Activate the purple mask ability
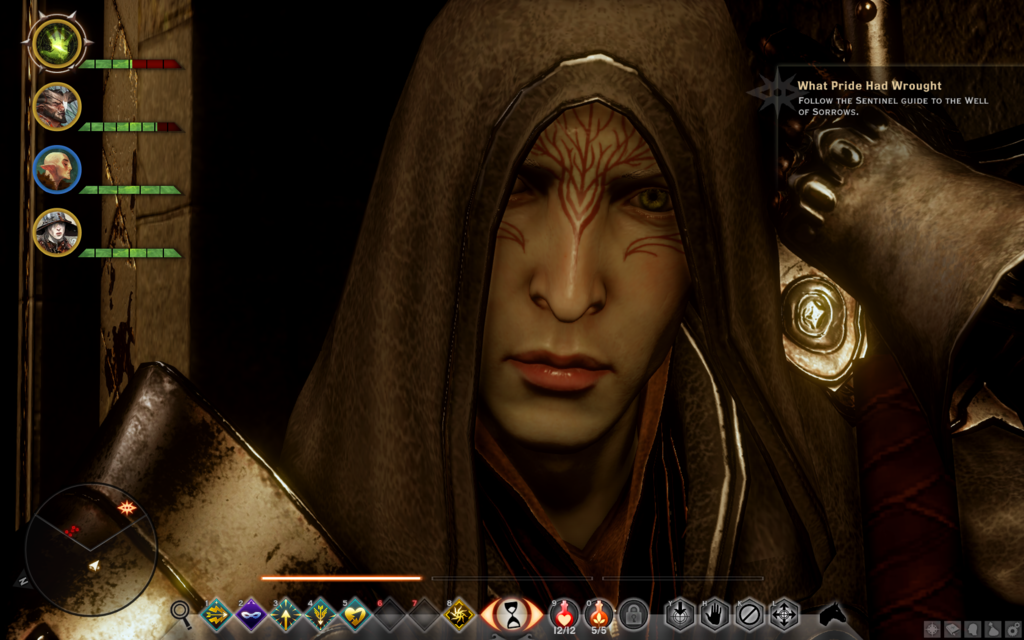This screenshot has width=1024, height=640. click(251, 613)
